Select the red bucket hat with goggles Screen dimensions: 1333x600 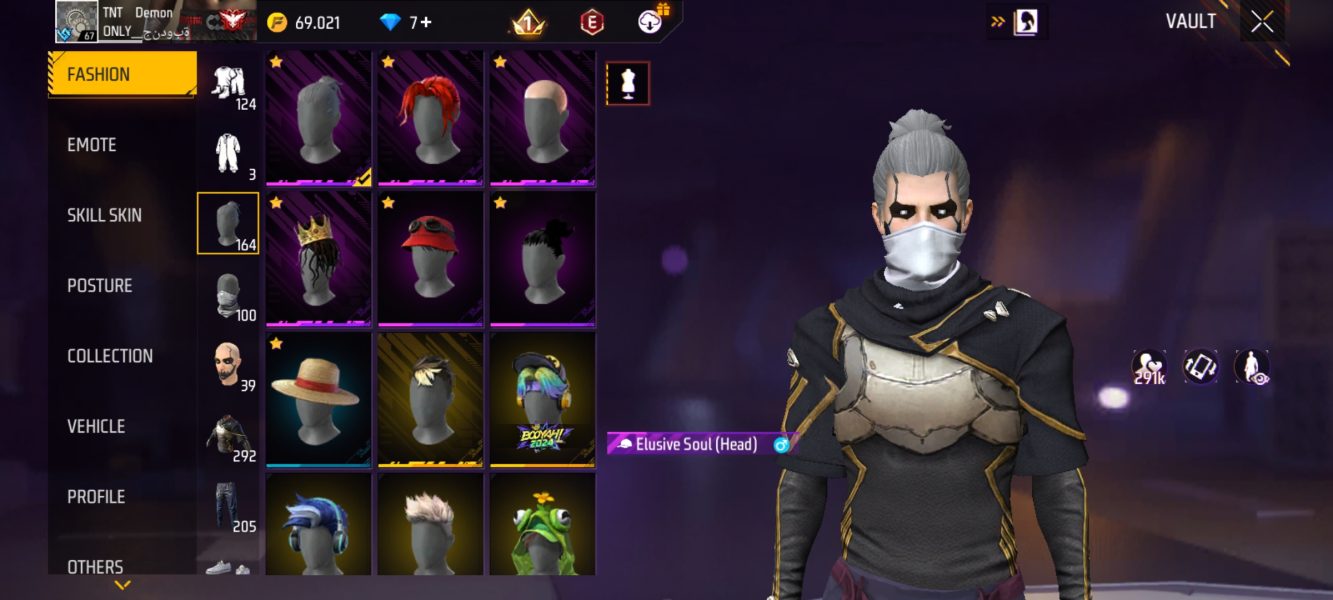[x=430, y=259]
